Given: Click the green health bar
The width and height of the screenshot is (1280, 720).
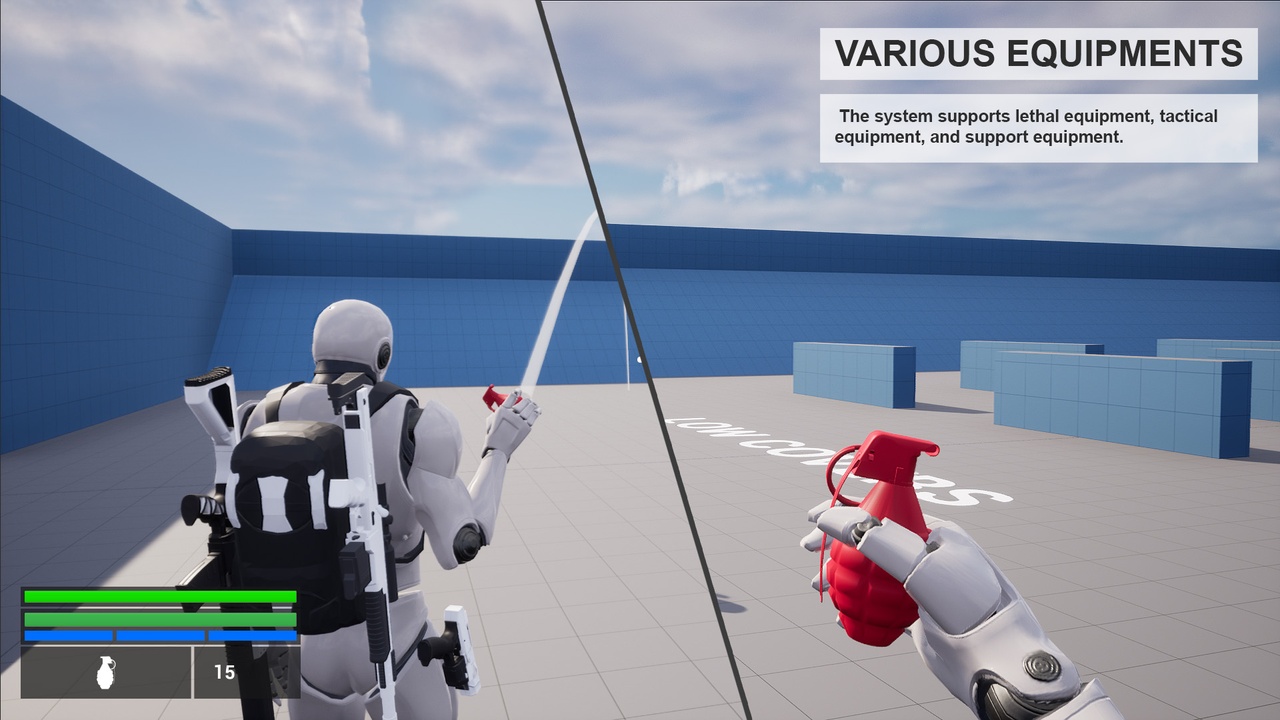Looking at the screenshot, I should point(162,598).
